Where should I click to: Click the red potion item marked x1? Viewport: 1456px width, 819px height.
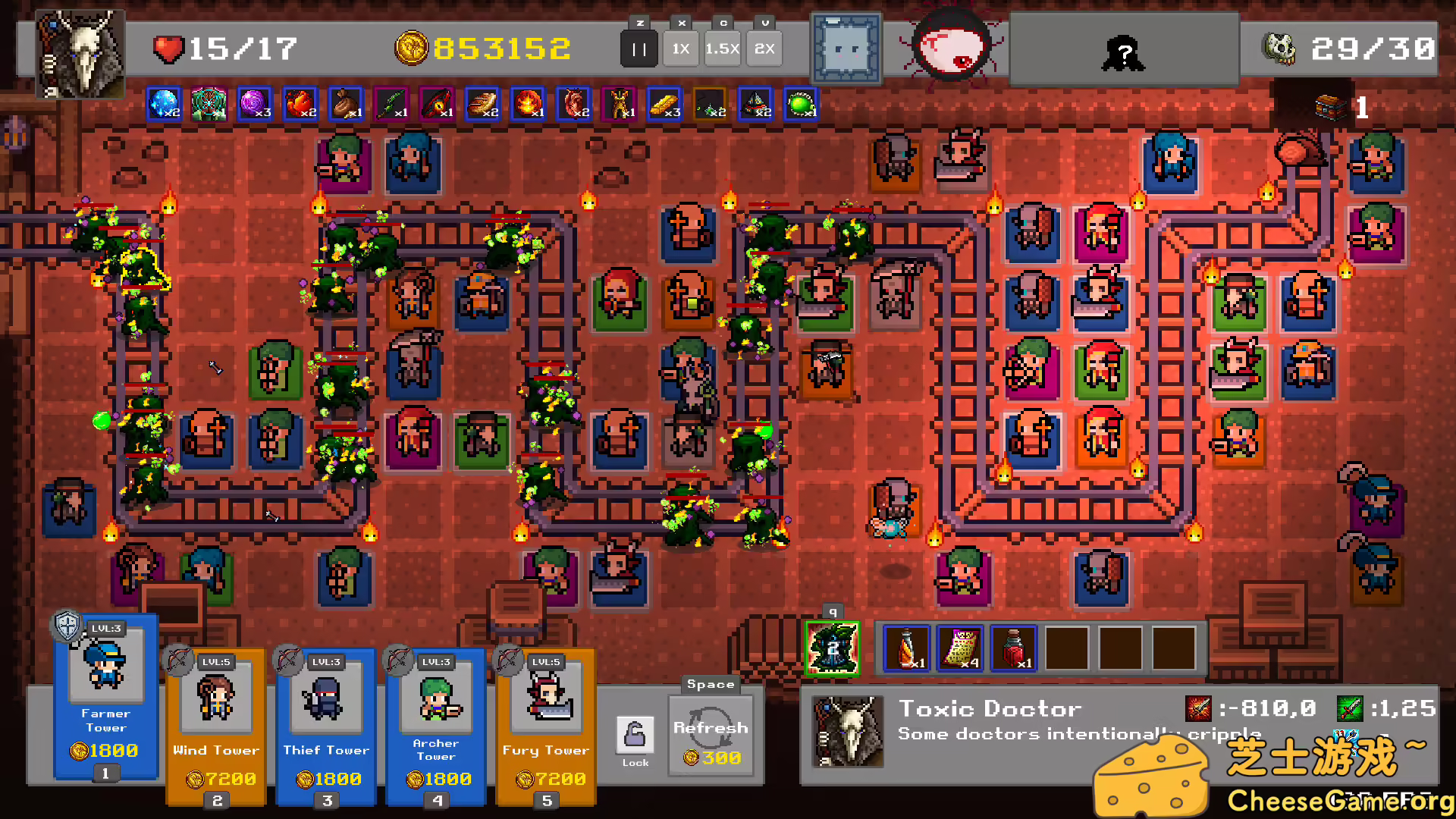1012,647
